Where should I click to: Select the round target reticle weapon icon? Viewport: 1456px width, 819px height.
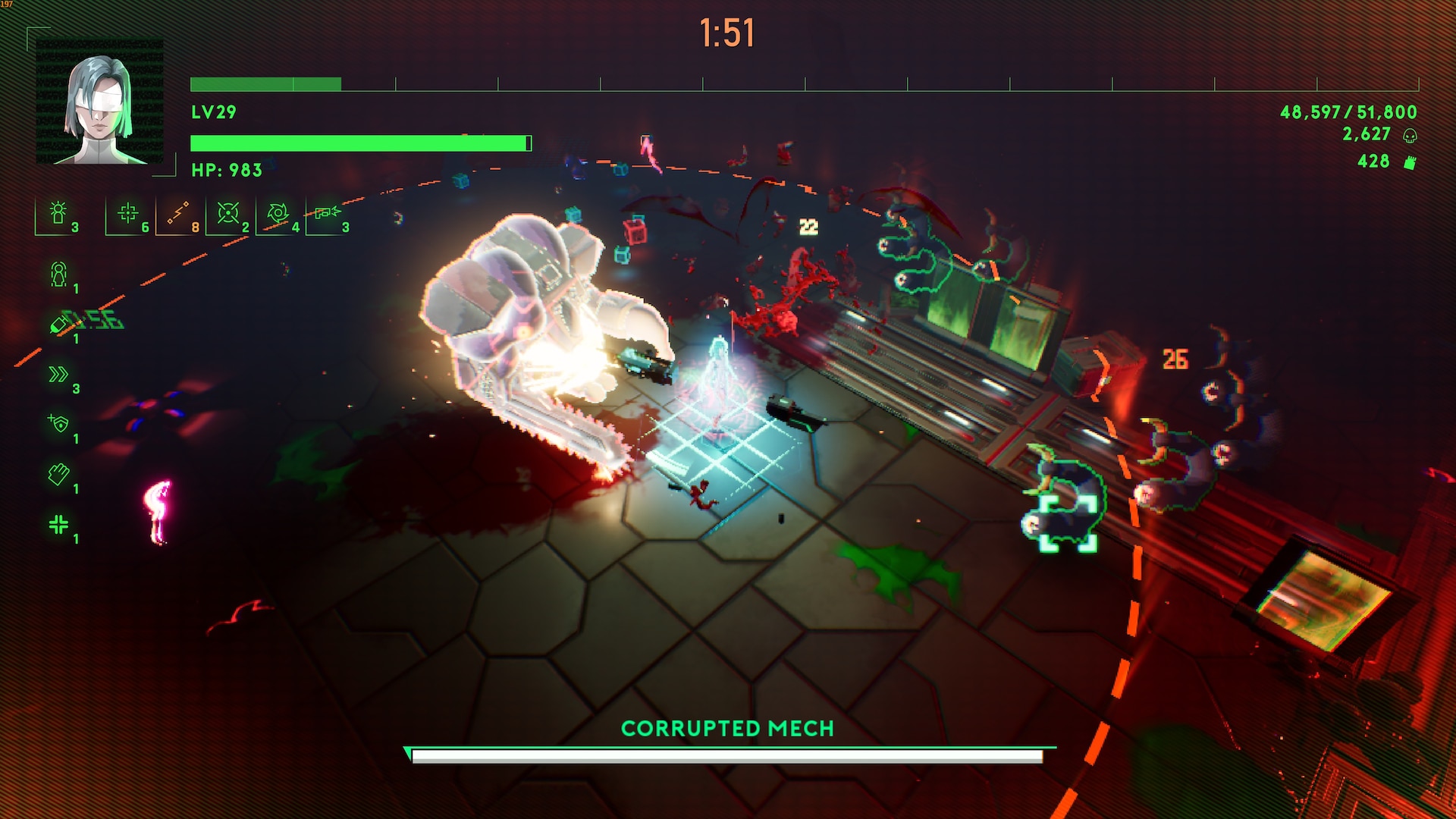tap(228, 213)
